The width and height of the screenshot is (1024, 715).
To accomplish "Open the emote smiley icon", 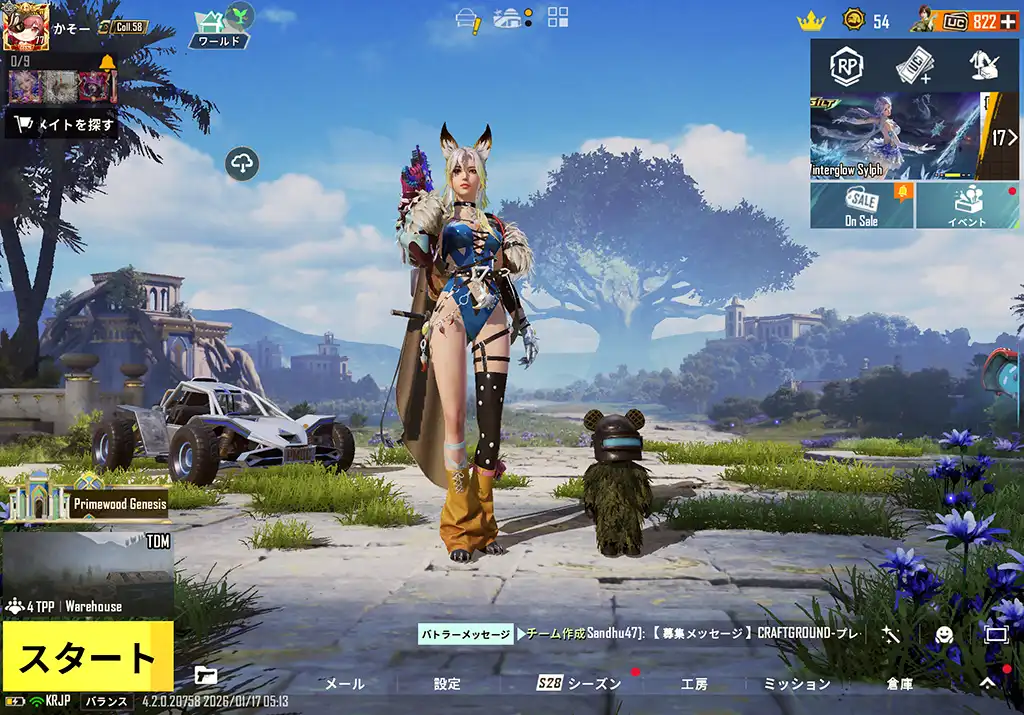I will (x=943, y=634).
